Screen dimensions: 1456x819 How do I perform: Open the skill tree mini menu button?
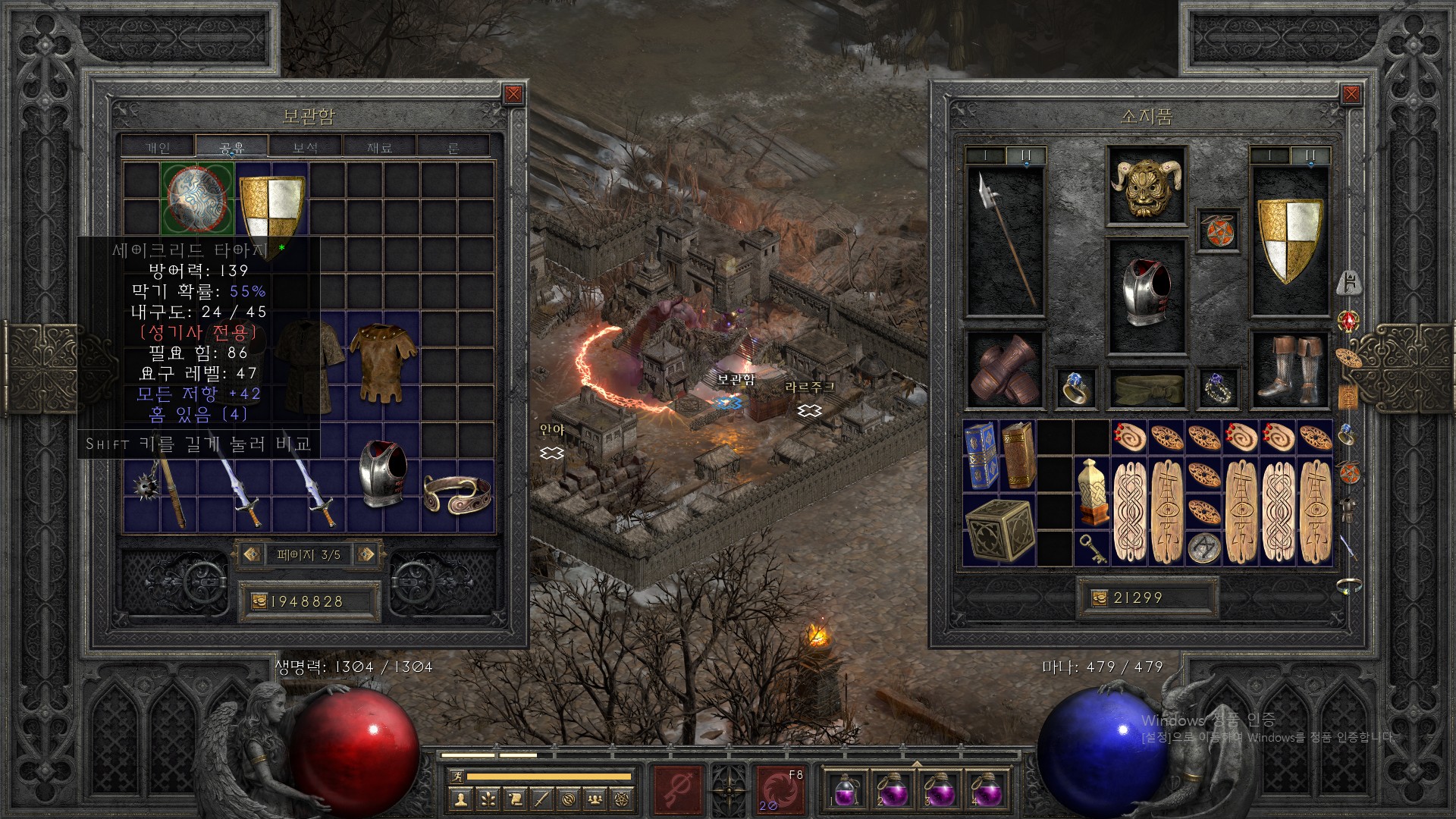coord(488,799)
